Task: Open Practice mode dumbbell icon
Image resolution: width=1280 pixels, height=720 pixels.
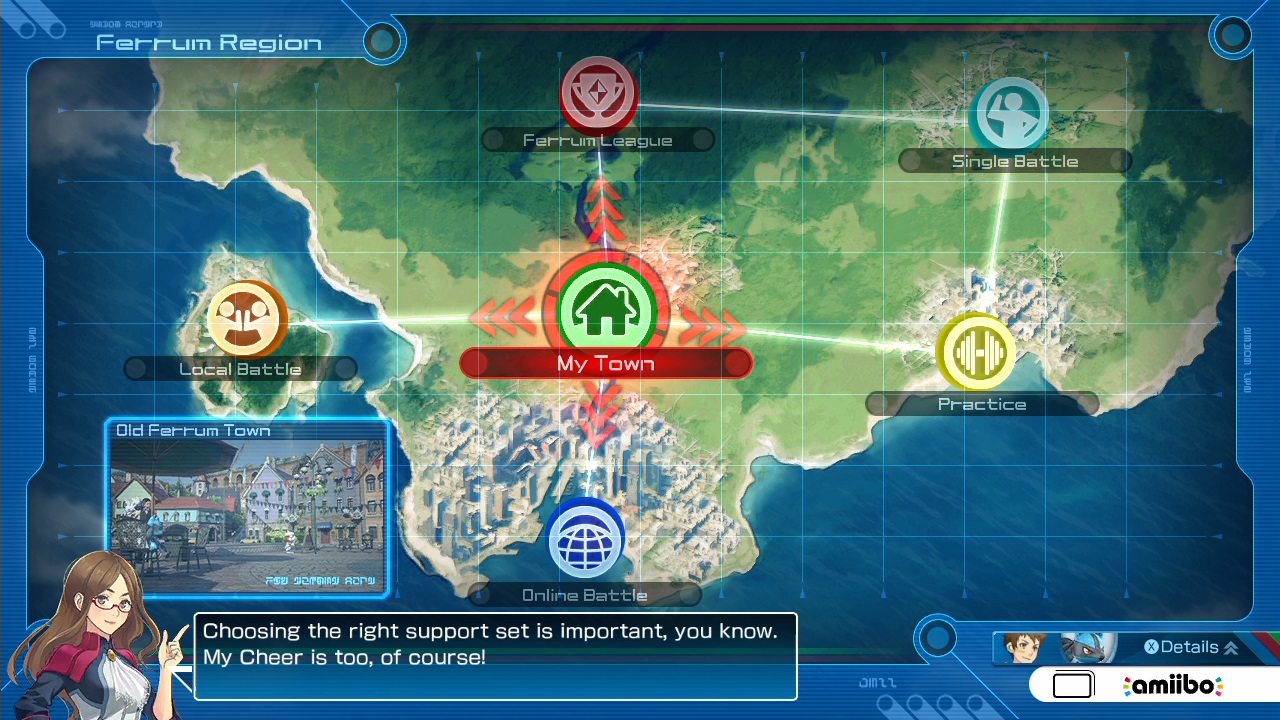Action: point(976,352)
